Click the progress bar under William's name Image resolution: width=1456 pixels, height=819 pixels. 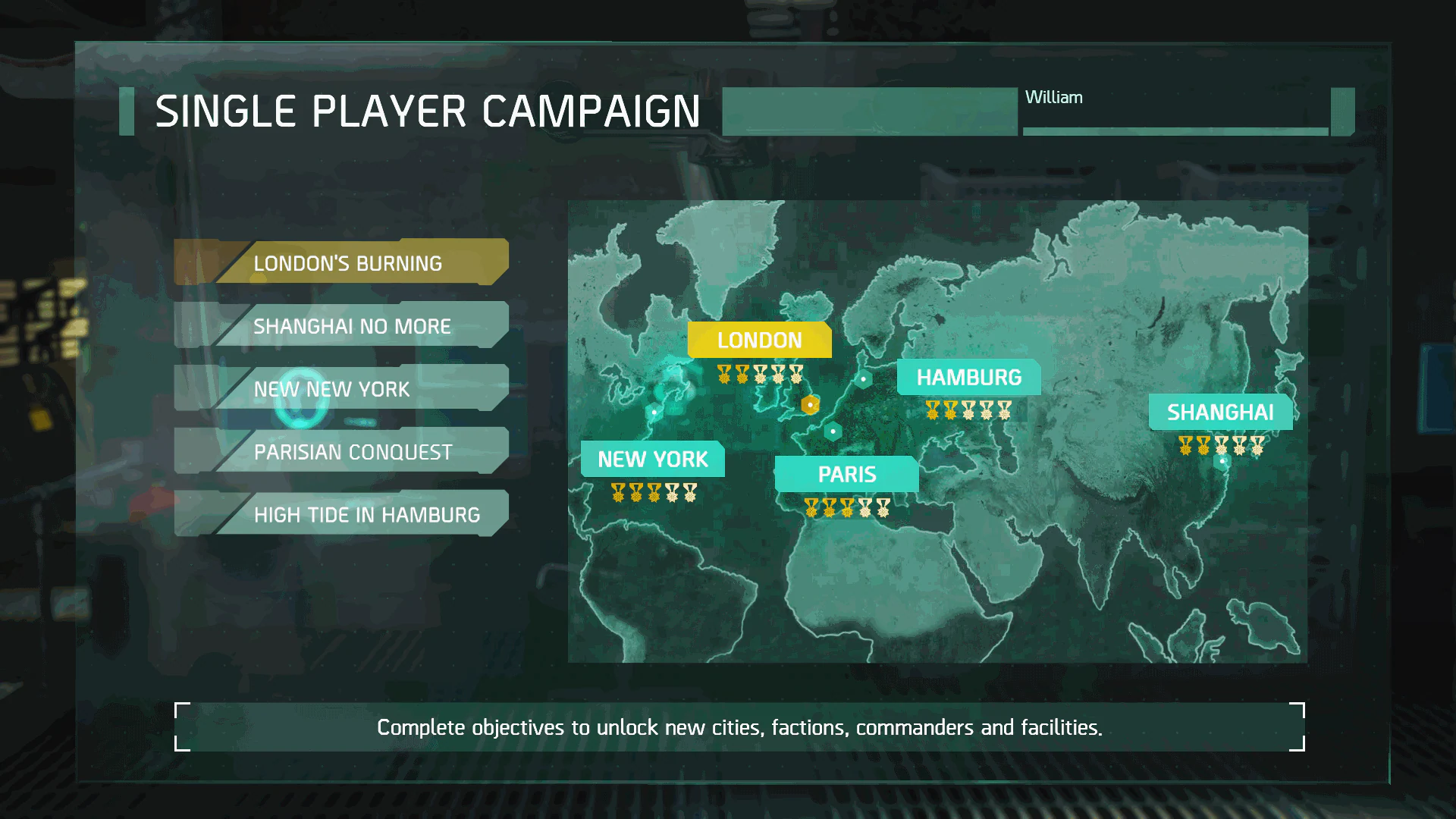tap(1175, 129)
